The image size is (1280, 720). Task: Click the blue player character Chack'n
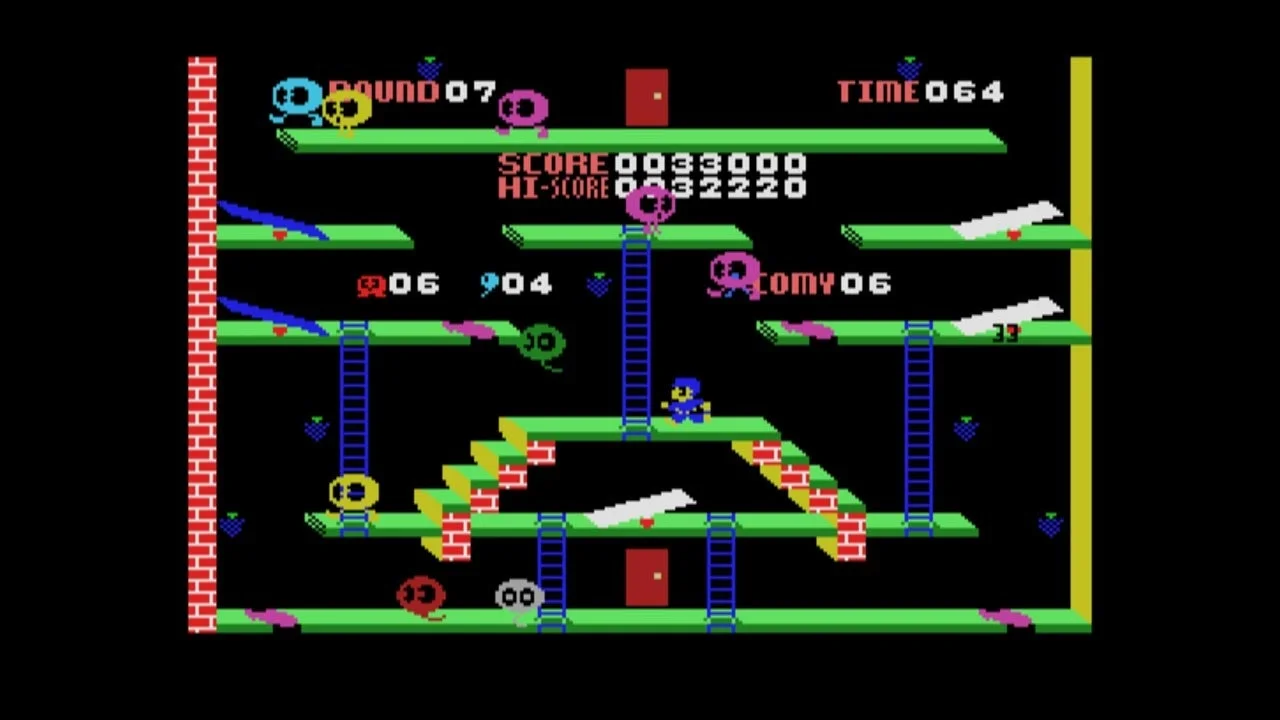[686, 398]
